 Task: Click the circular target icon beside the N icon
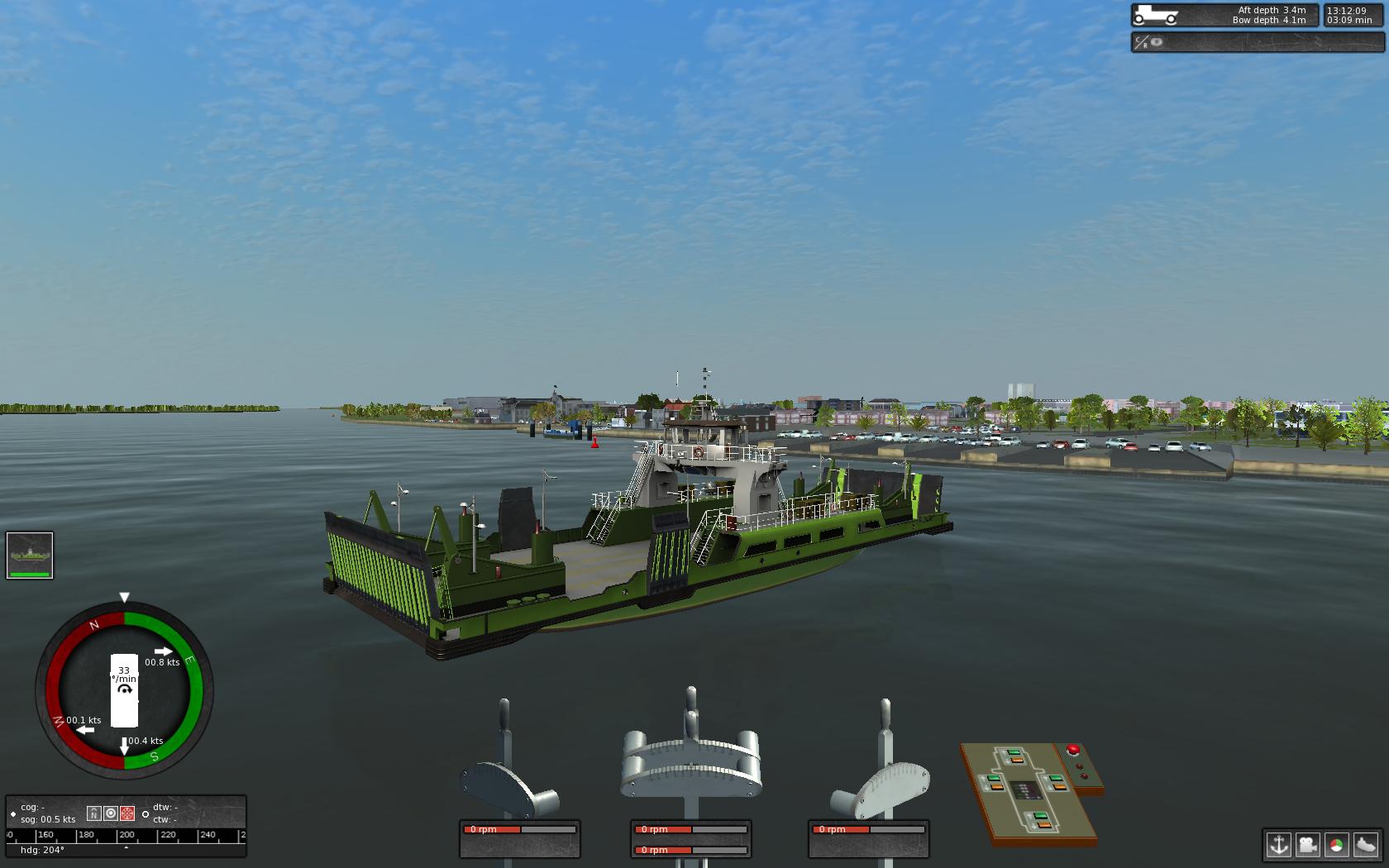click(x=111, y=813)
